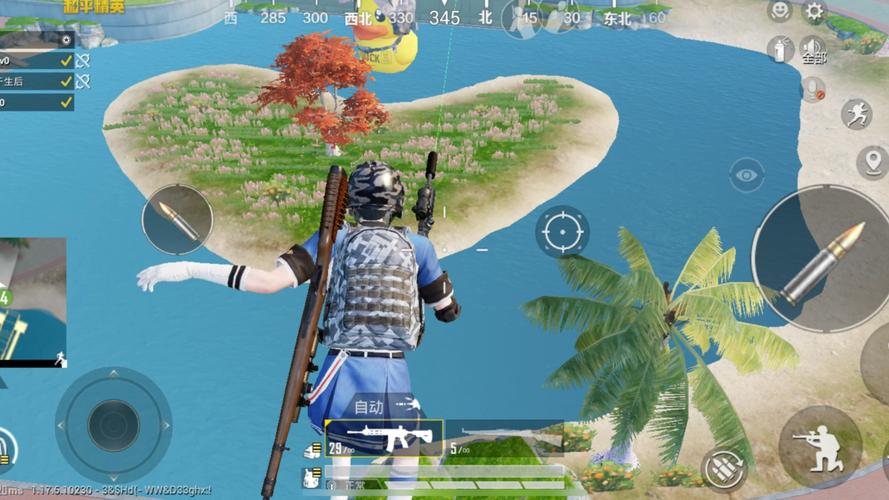The height and width of the screenshot is (500, 889).
Task: Open the emote smiley face menu
Action: coord(779,11)
